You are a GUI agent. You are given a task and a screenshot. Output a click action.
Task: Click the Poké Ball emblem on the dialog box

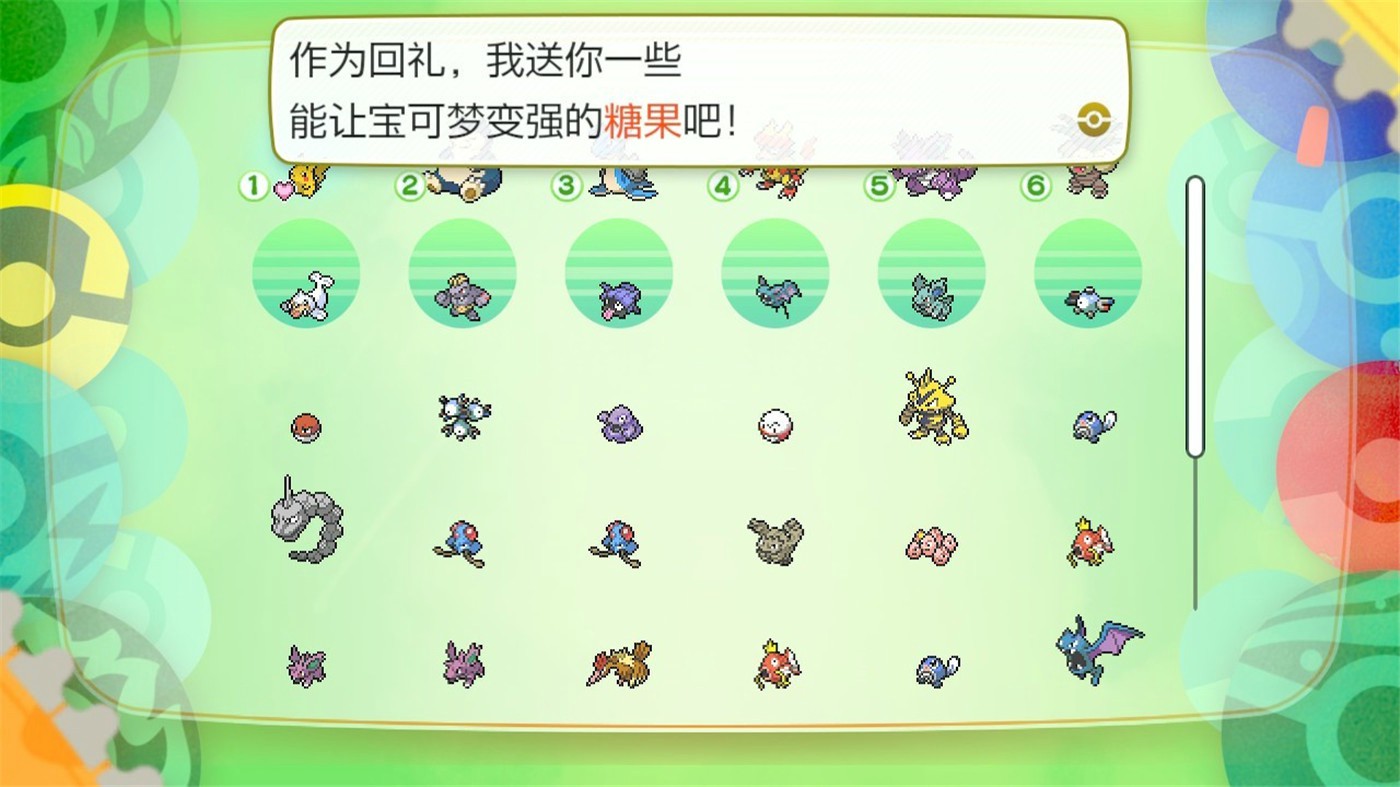click(1093, 118)
